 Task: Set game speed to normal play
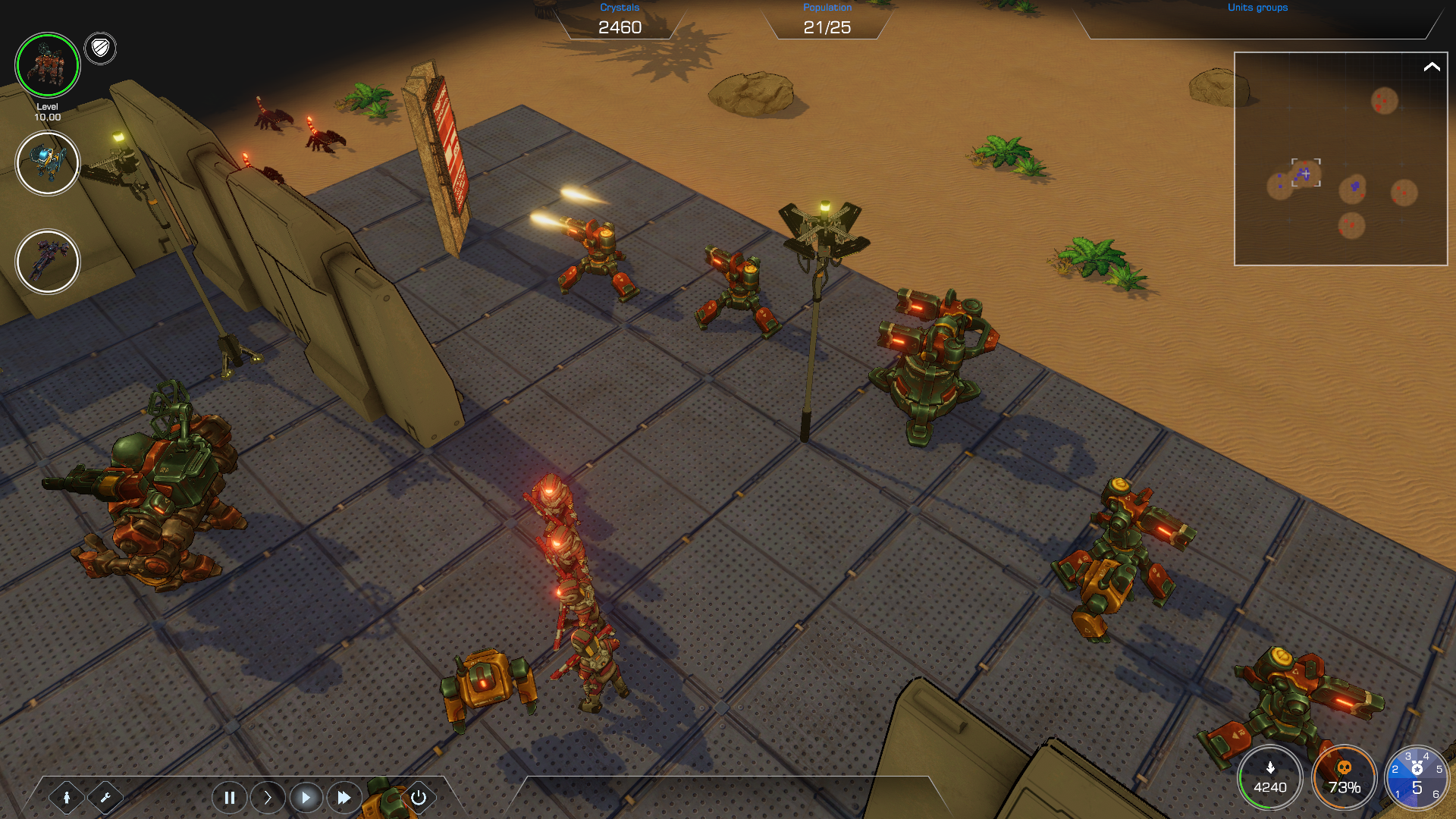coord(306,797)
